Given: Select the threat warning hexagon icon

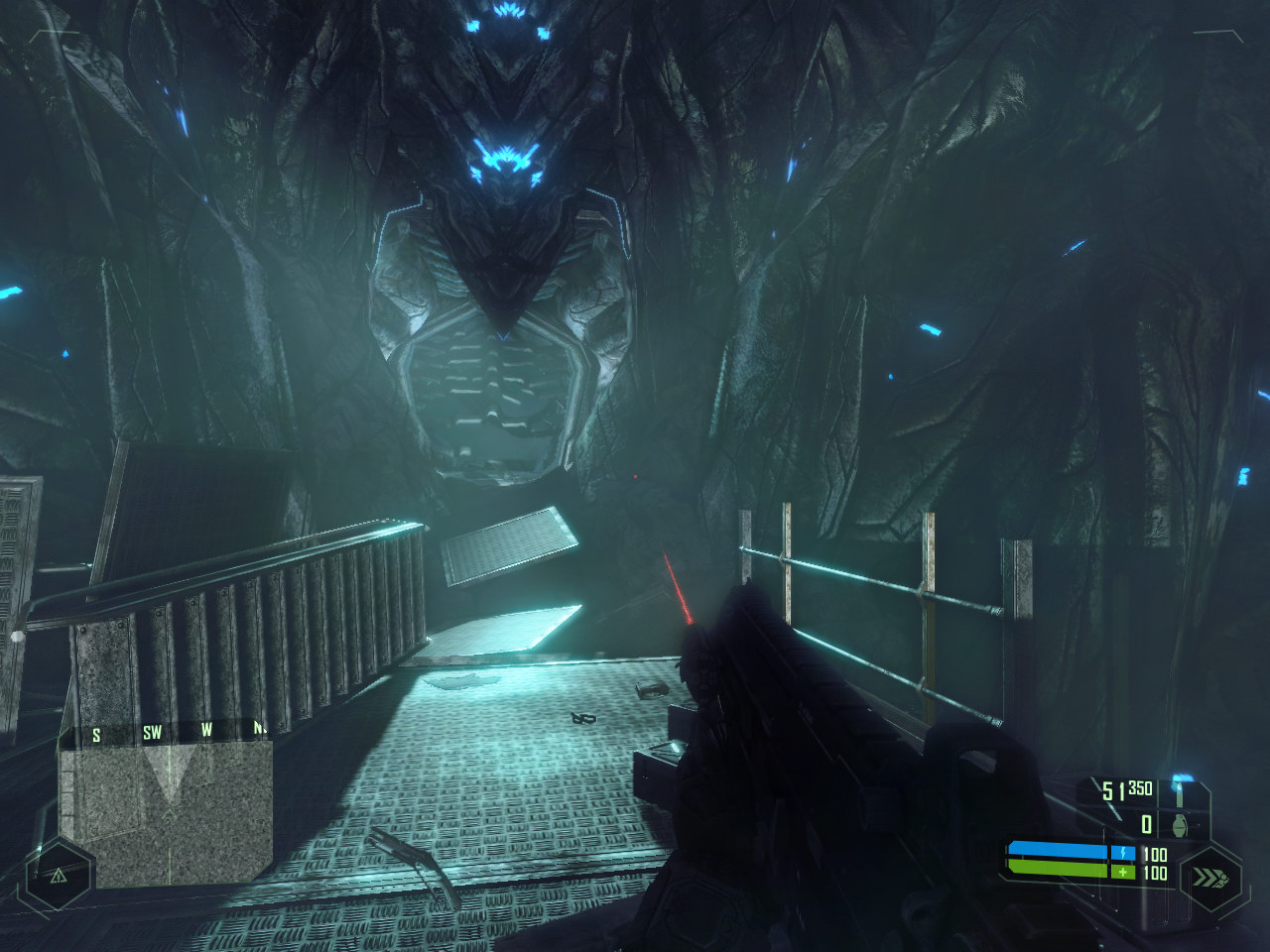Looking at the screenshot, I should pyautogui.click(x=58, y=876).
